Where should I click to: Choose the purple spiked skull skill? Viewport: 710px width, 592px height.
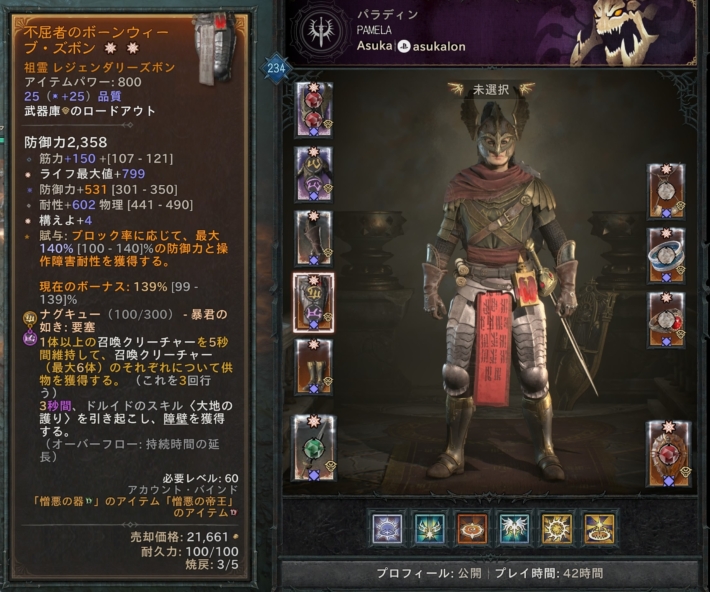(387, 527)
